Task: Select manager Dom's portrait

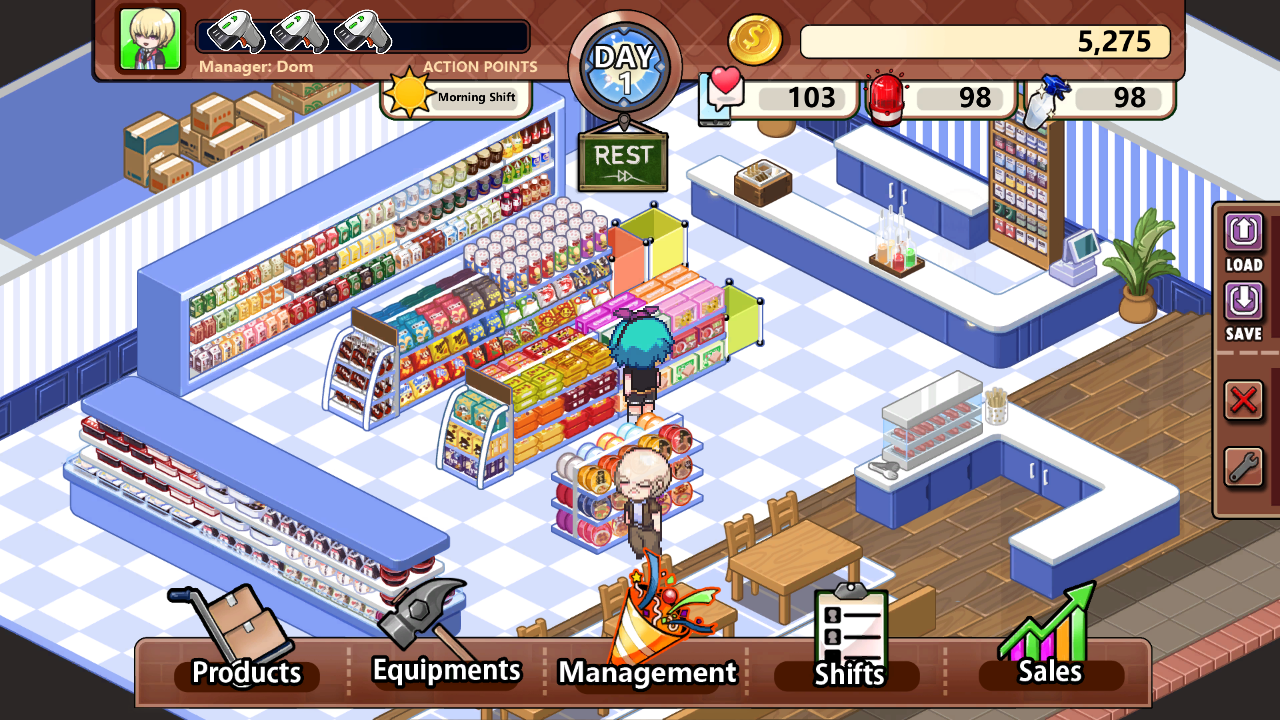Action: pos(151,40)
